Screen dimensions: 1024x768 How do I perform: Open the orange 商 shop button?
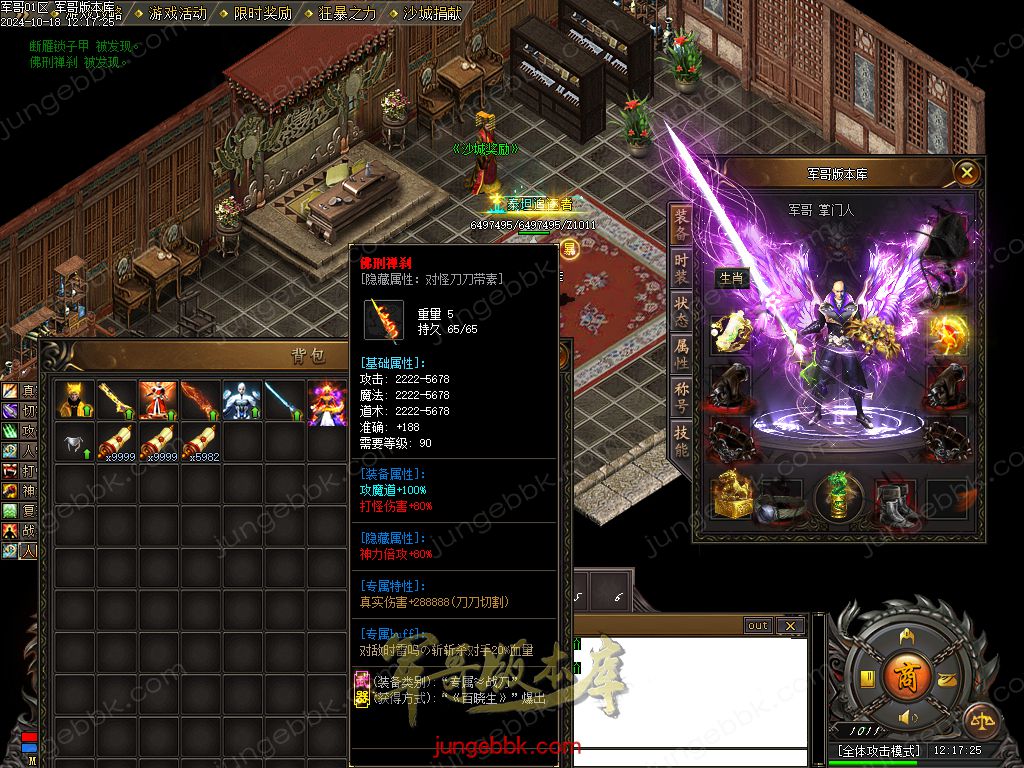pyautogui.click(x=906, y=673)
